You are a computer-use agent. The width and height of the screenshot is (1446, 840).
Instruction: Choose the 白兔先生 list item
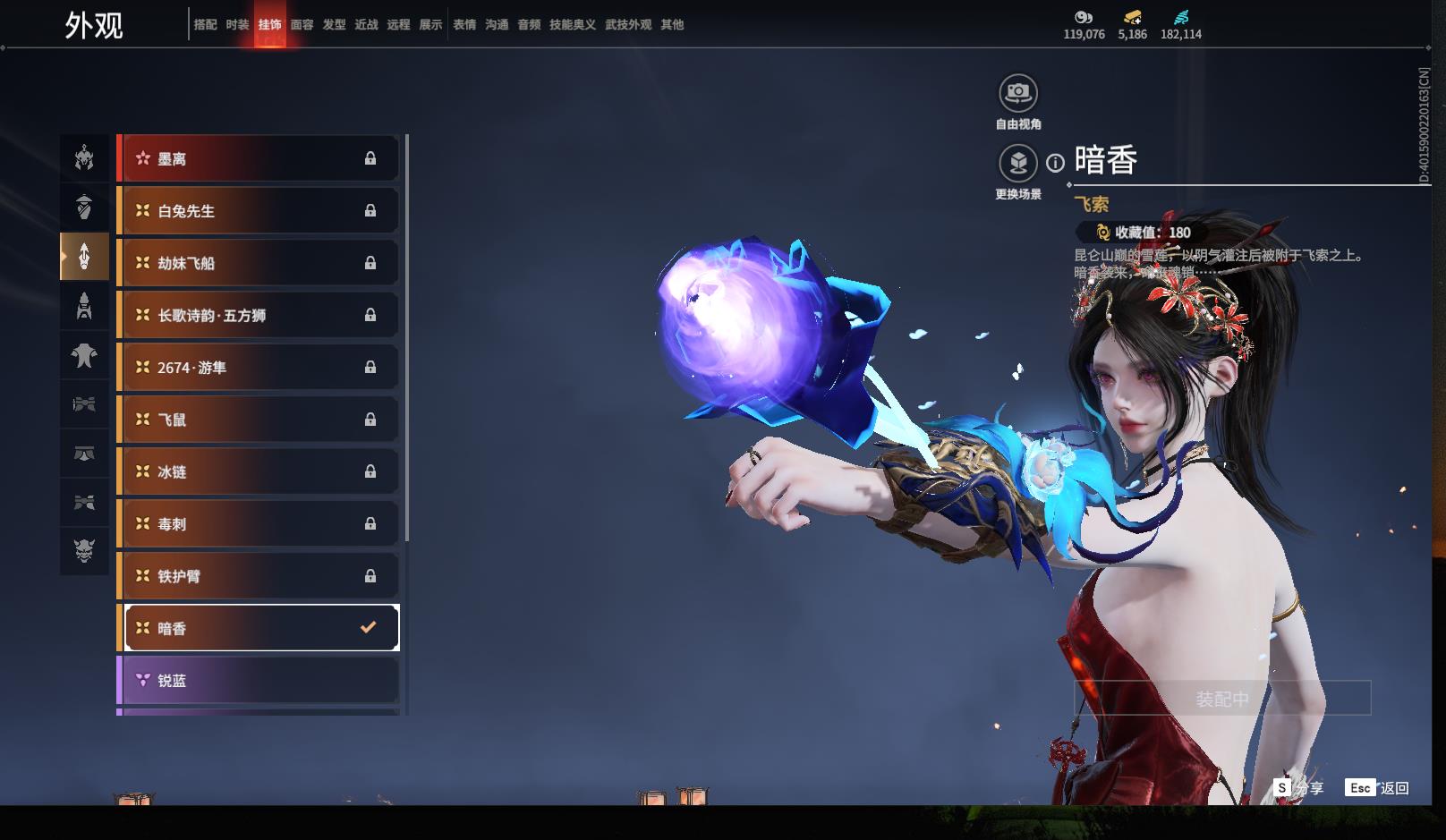pos(258,211)
